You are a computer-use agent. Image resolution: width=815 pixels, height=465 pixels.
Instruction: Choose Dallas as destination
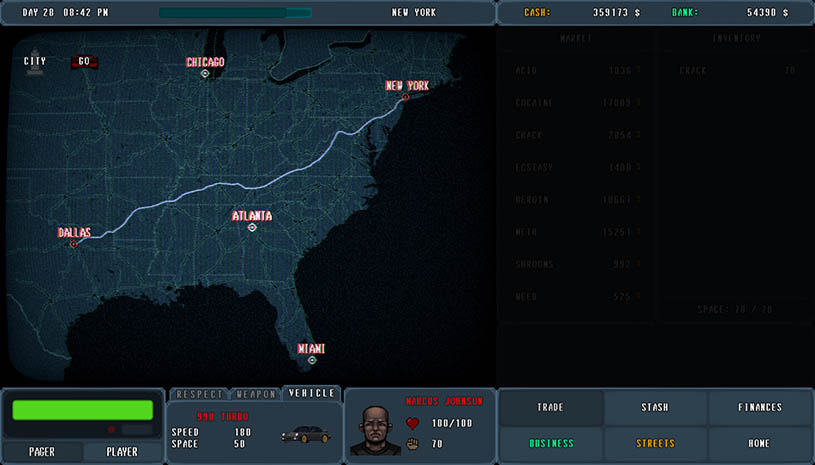click(73, 244)
